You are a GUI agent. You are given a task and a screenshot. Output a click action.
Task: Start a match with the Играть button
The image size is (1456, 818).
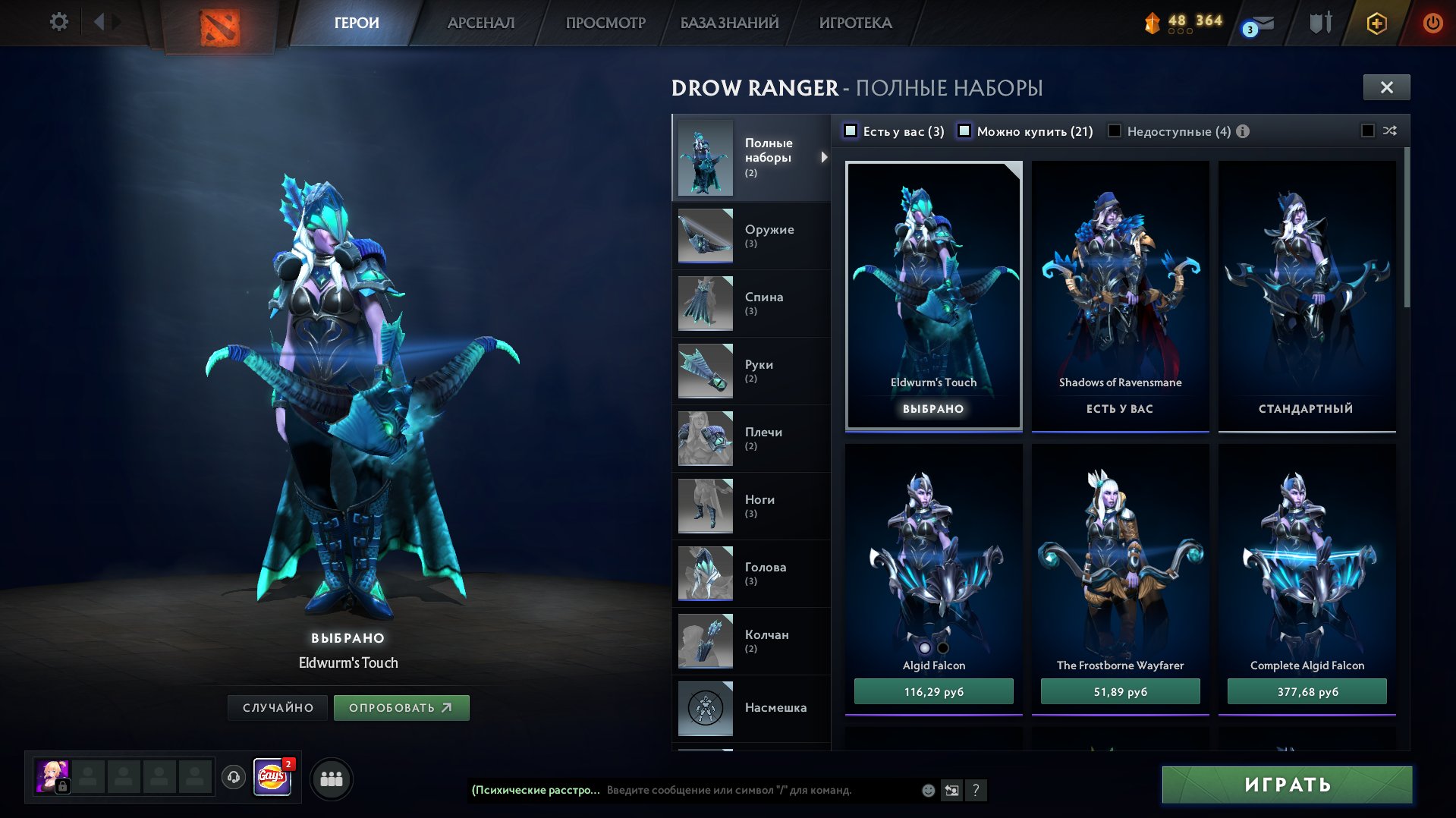tap(1287, 784)
